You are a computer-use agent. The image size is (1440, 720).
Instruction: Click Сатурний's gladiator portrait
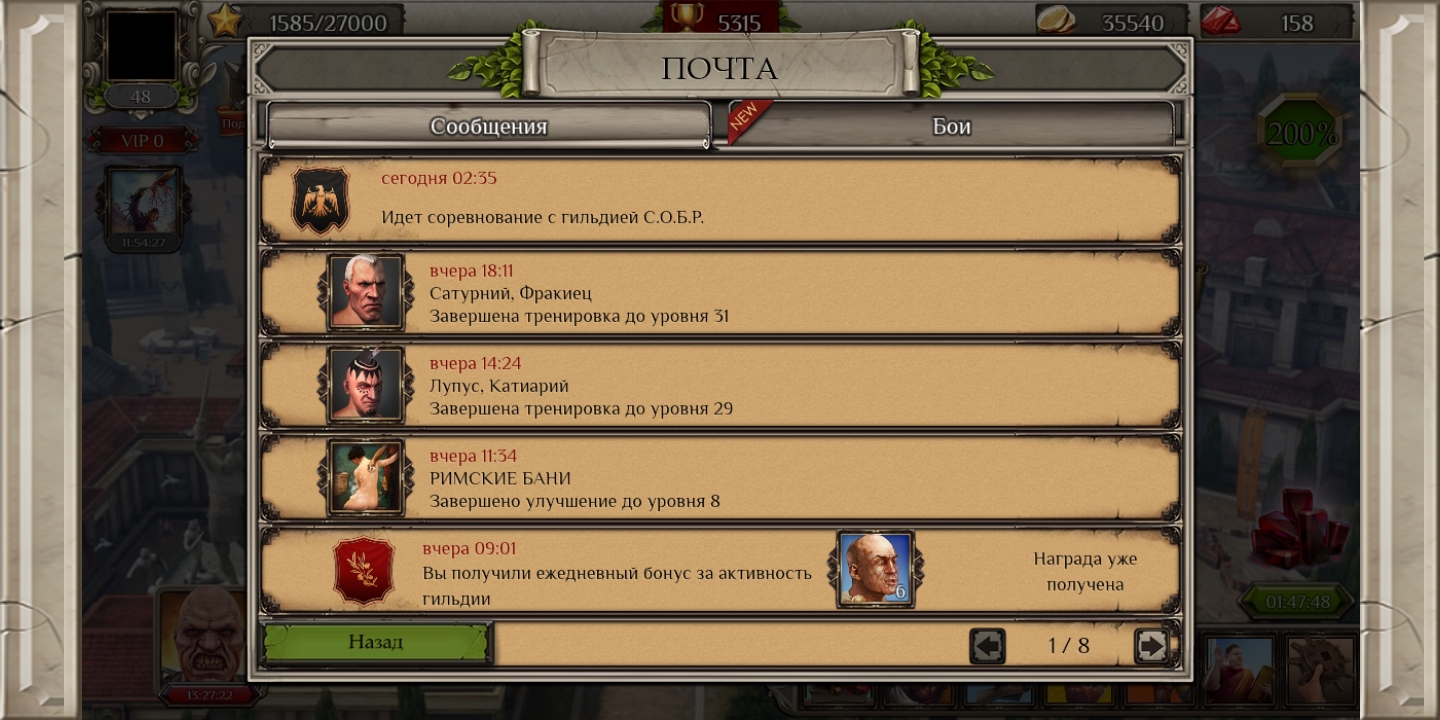pos(366,292)
